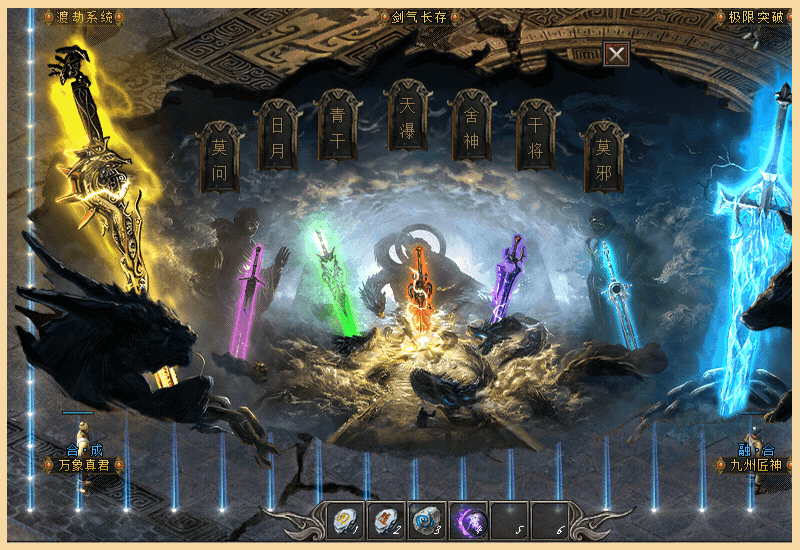Viewport: 800px width, 550px height.
Task: Select the 莫邪 sword plaque
Action: coord(603,158)
